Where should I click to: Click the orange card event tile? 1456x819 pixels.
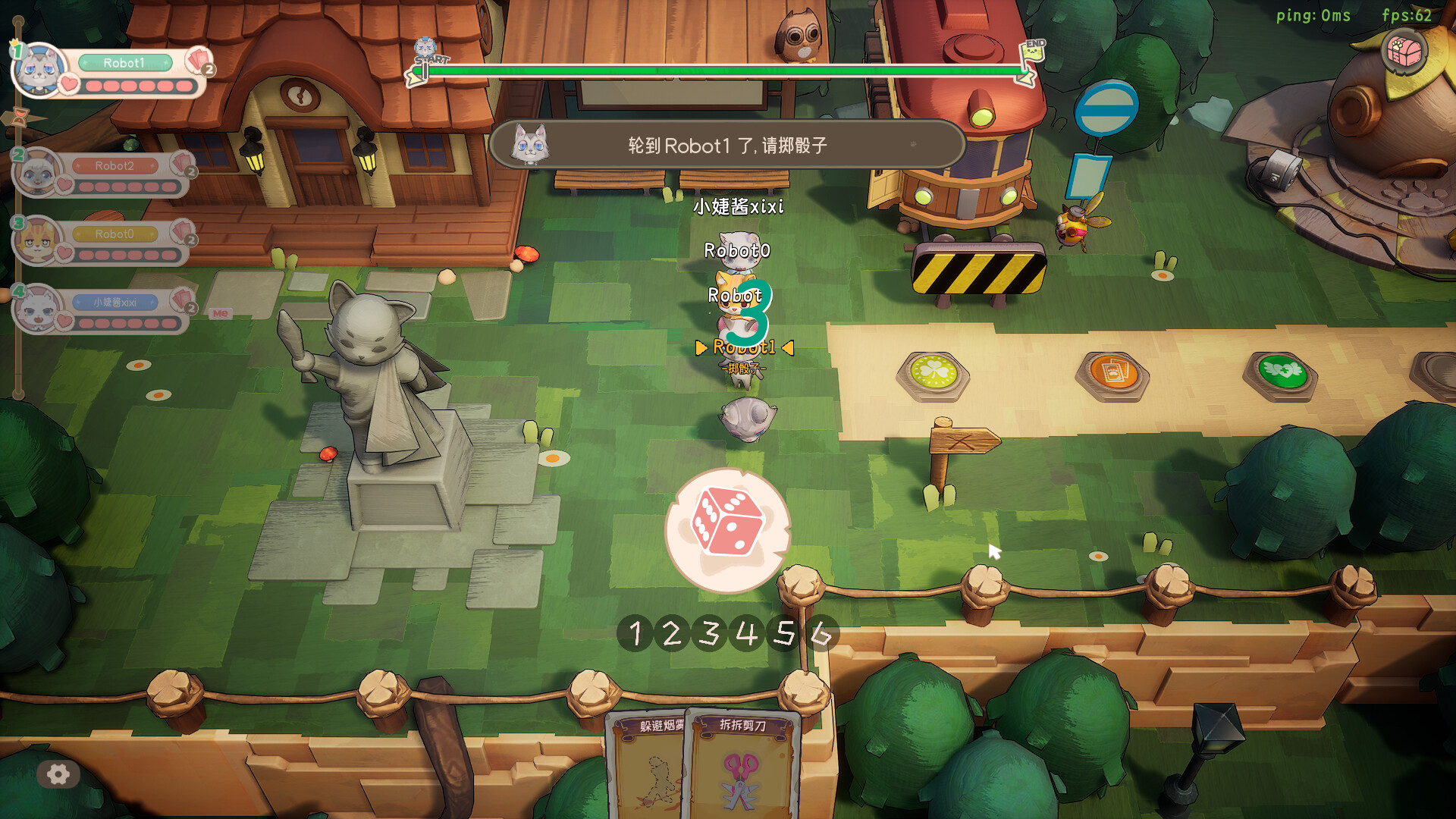1113,370
